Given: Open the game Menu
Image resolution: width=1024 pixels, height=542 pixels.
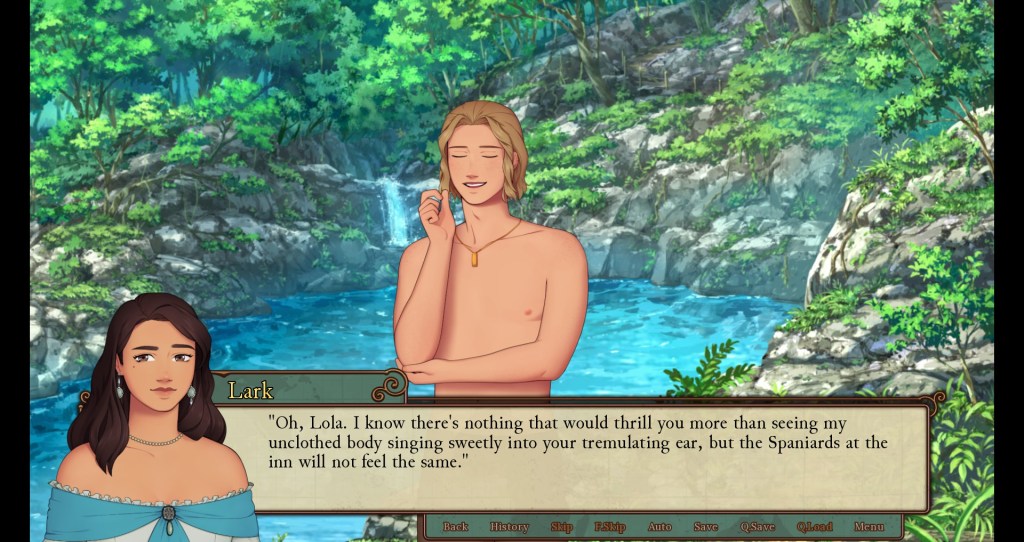Looking at the screenshot, I should (x=868, y=527).
